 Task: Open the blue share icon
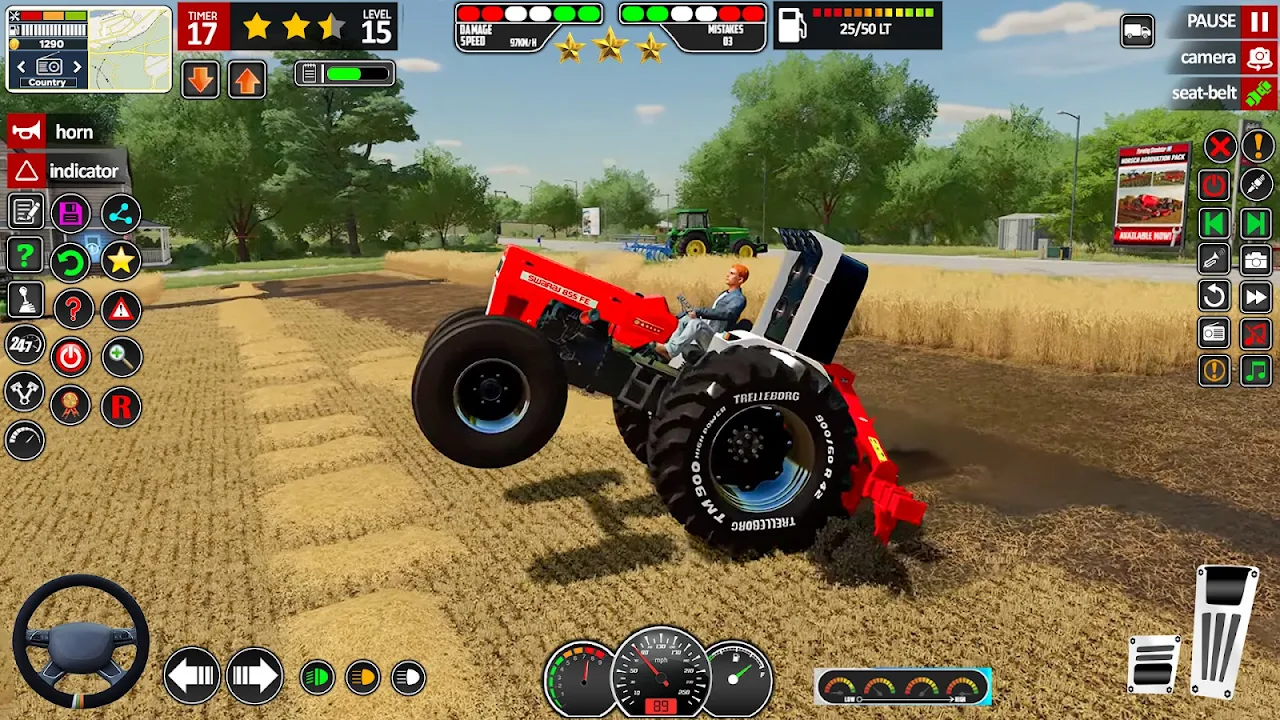(121, 213)
